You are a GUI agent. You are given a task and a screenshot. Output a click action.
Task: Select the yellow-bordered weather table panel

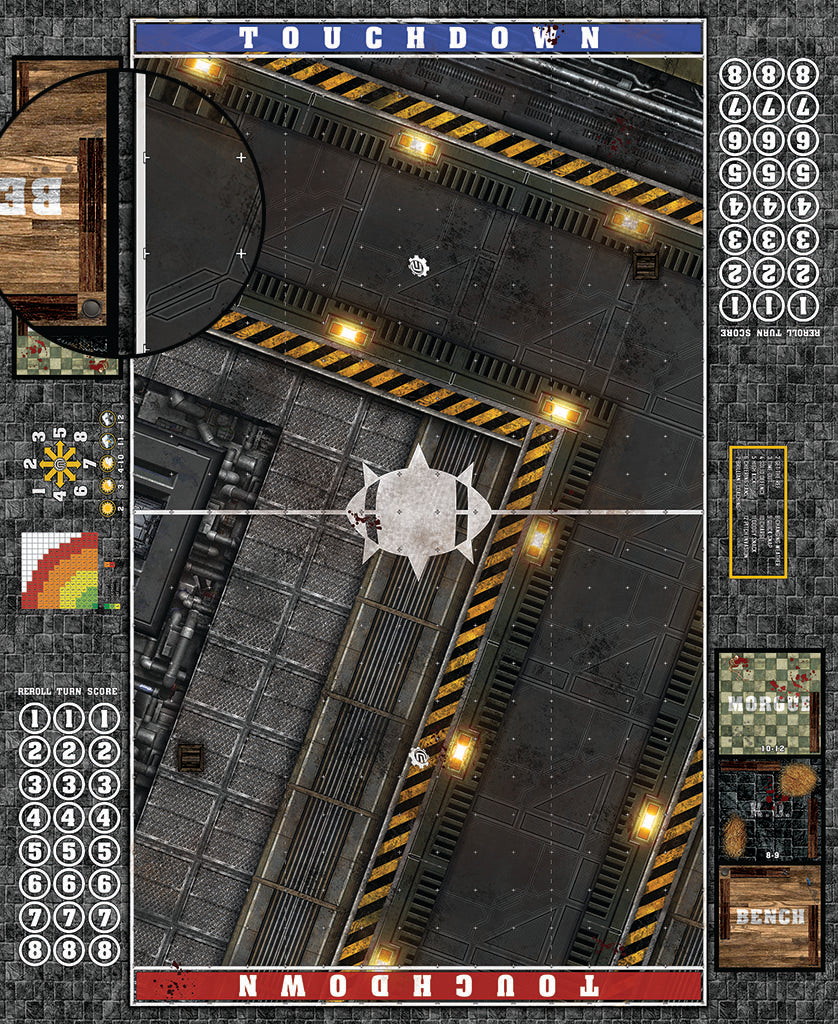758,512
